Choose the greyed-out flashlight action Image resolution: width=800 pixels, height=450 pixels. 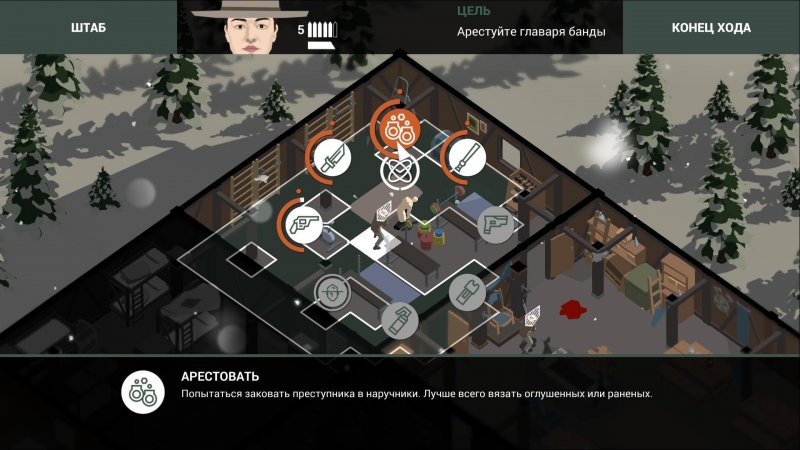466,291
